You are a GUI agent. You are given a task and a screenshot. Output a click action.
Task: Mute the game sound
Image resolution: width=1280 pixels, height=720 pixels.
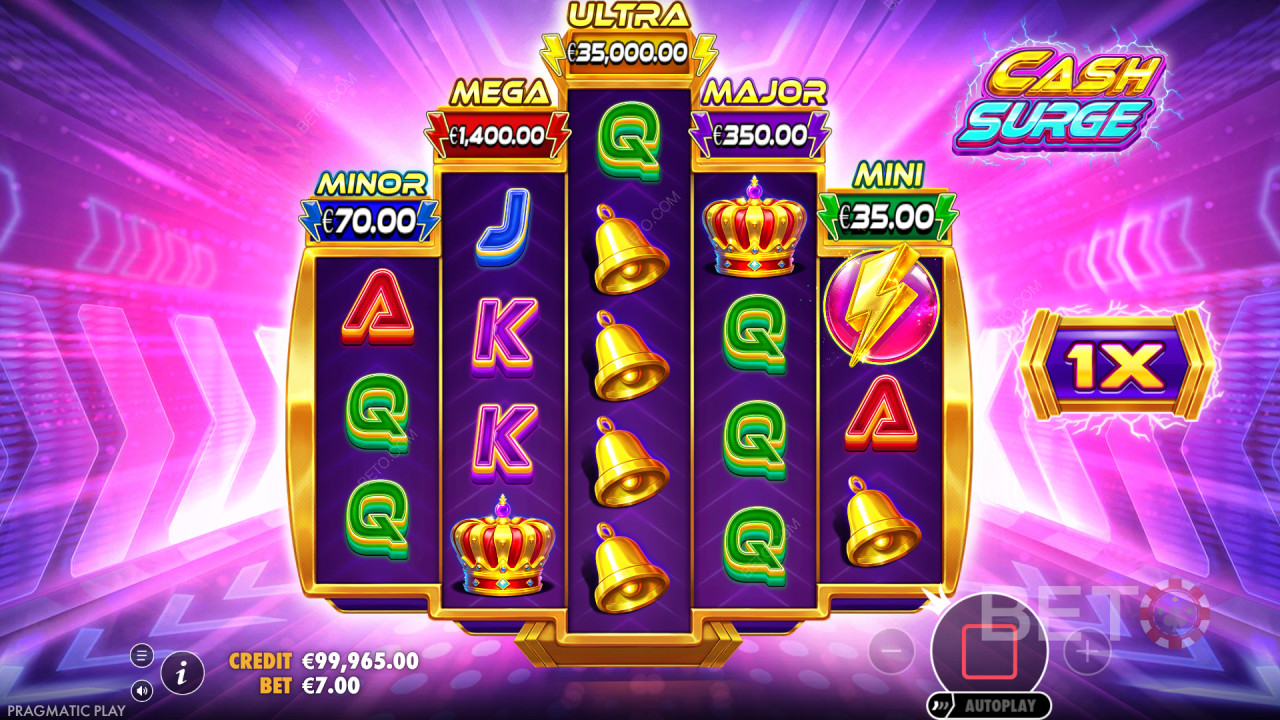tap(141, 690)
